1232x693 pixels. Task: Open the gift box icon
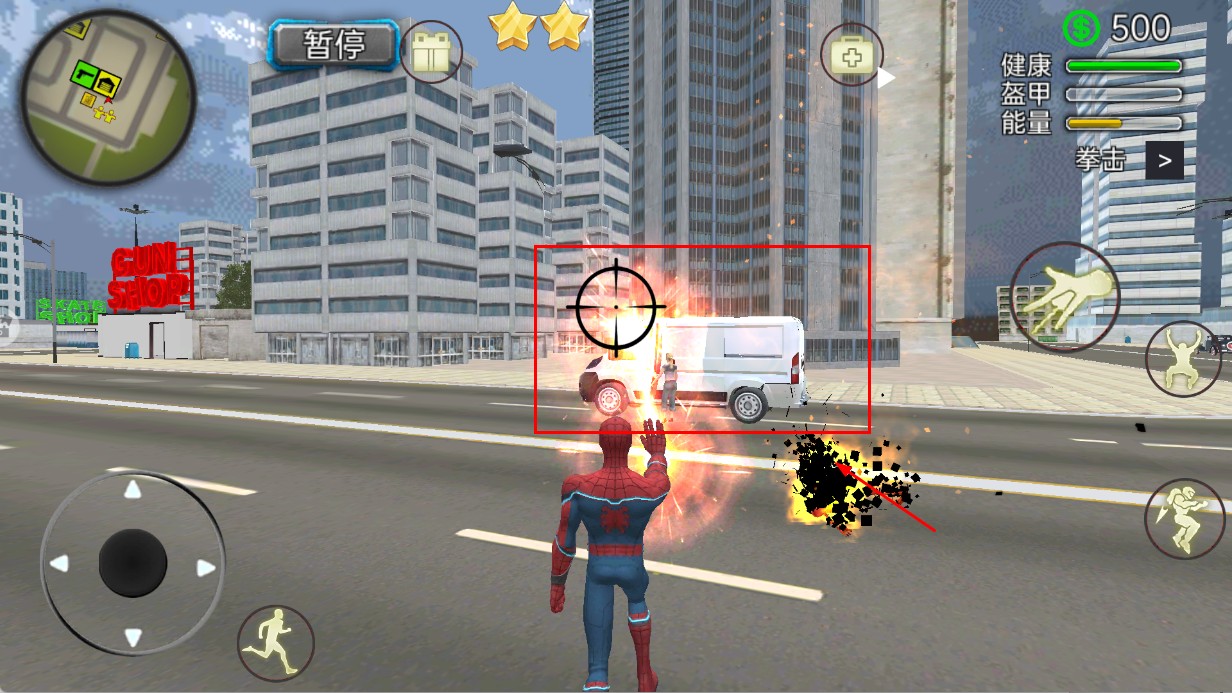pyautogui.click(x=431, y=52)
